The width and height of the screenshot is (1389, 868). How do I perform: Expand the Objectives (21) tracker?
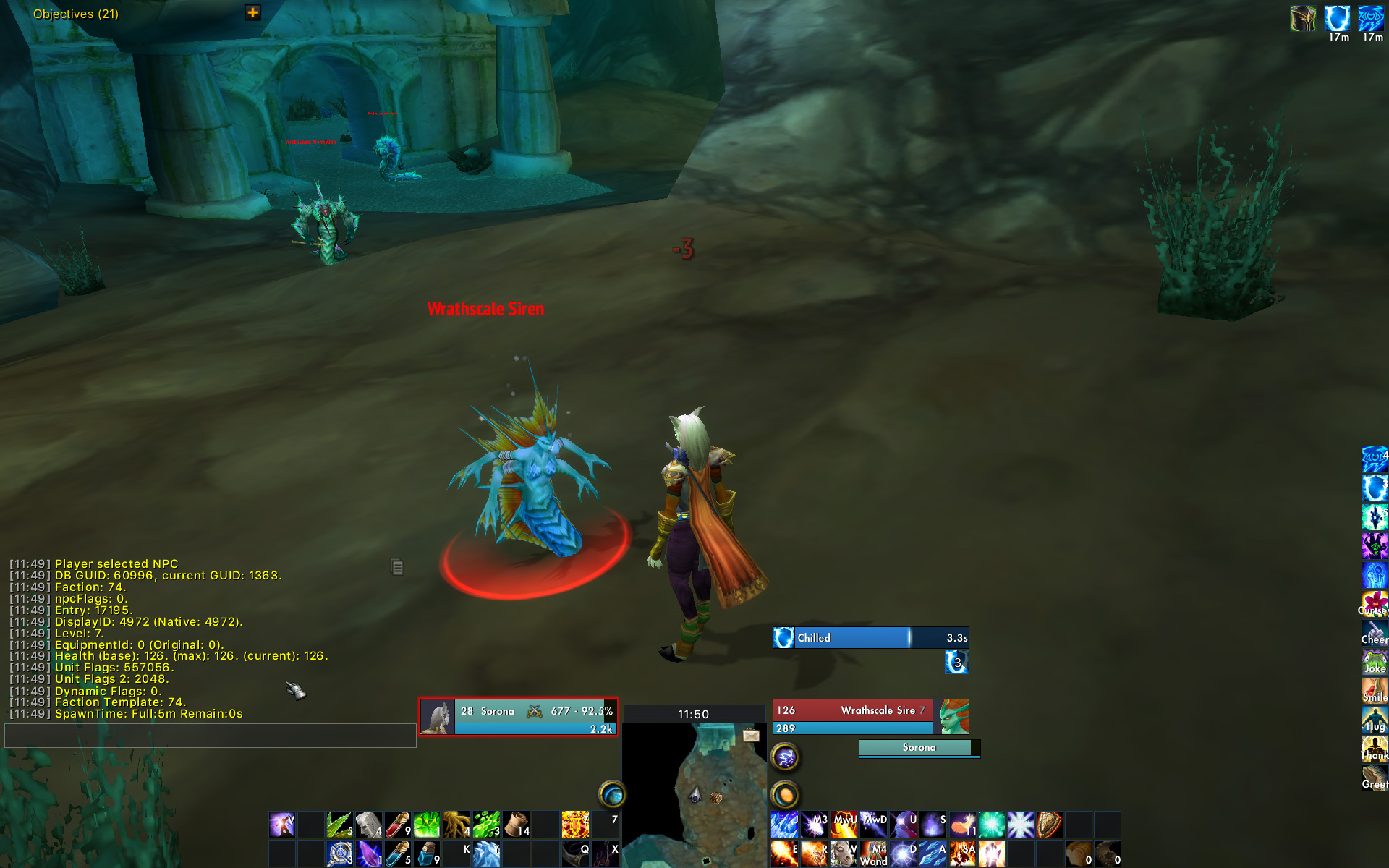click(251, 12)
